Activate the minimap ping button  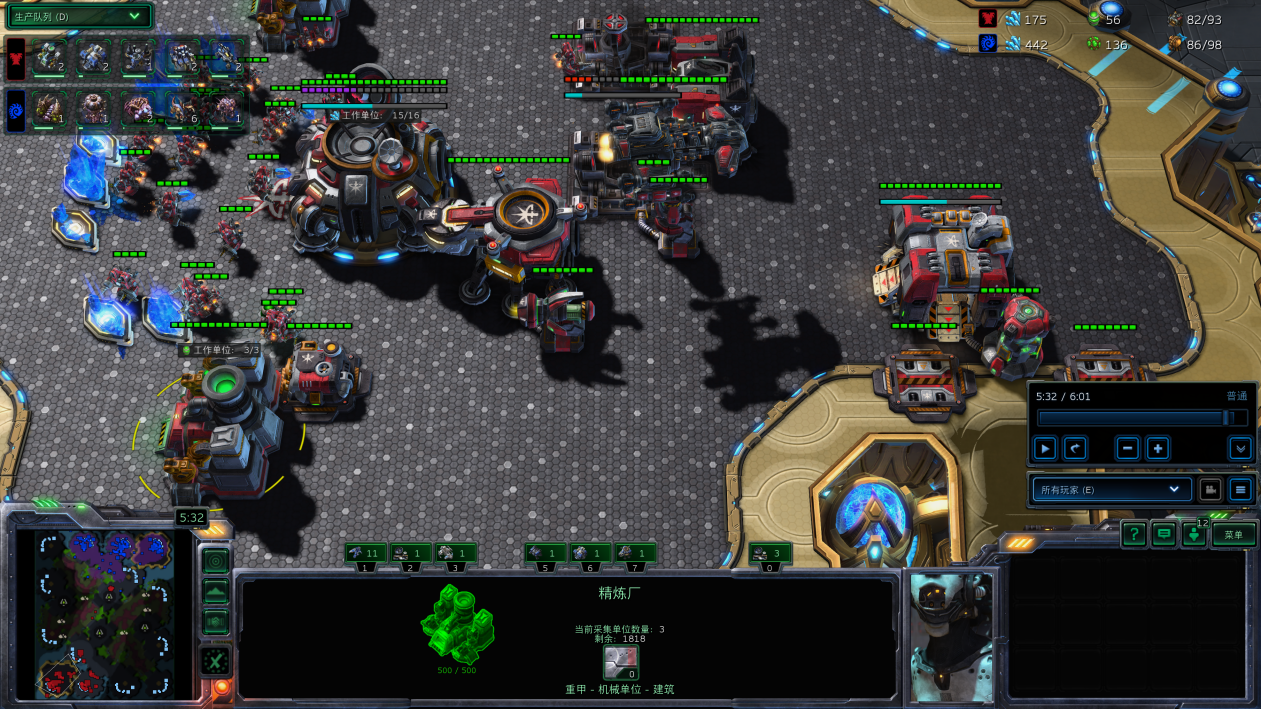pyautogui.click(x=215, y=560)
